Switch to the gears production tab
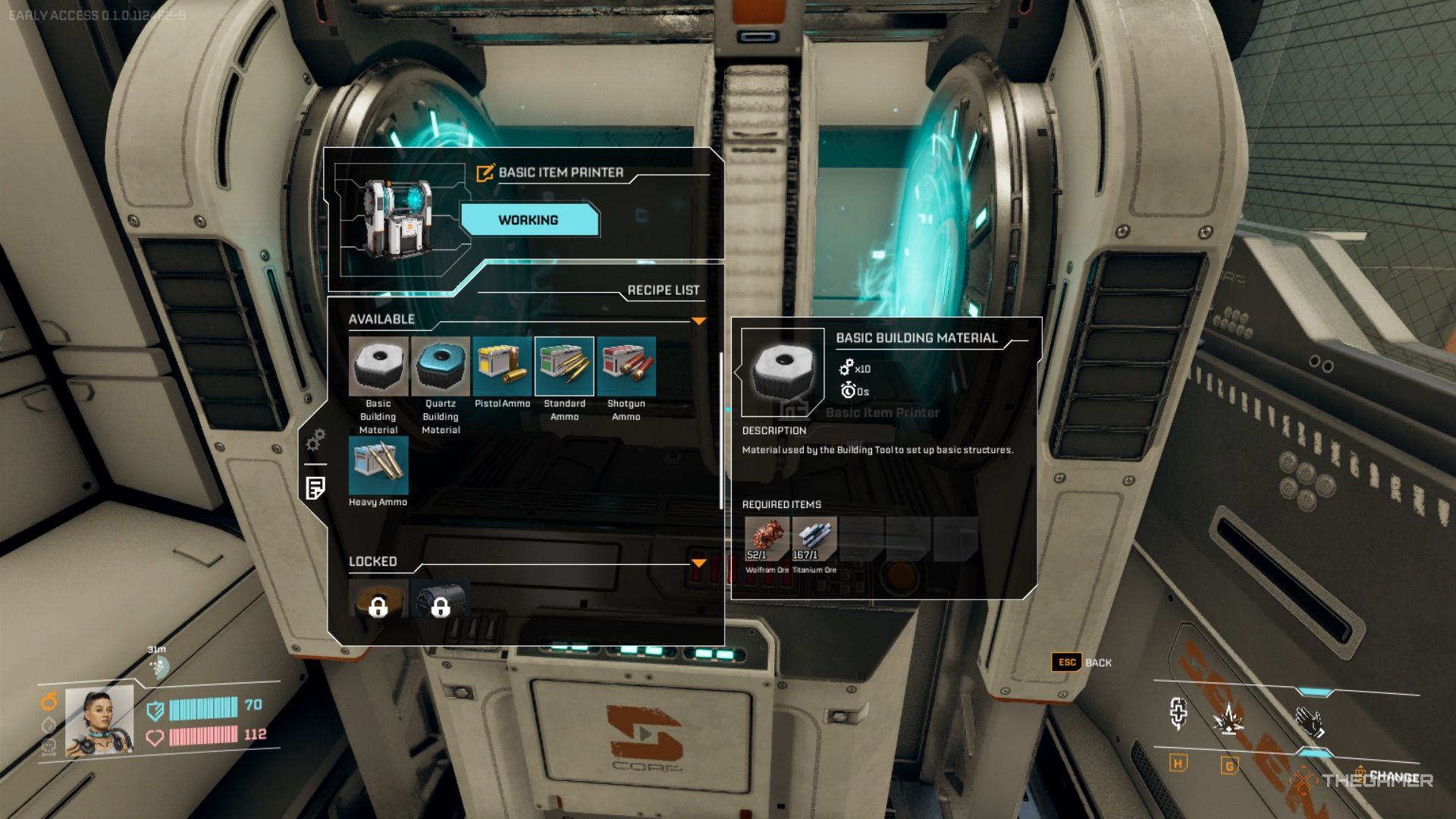Screen dimensions: 1456x819 pyautogui.click(x=315, y=440)
